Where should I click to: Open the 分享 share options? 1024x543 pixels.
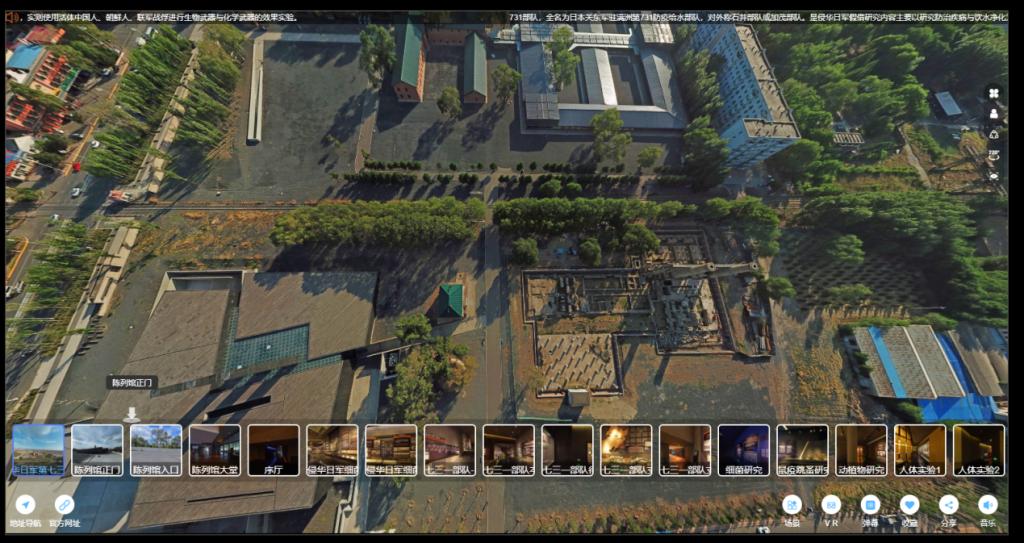coord(948,505)
